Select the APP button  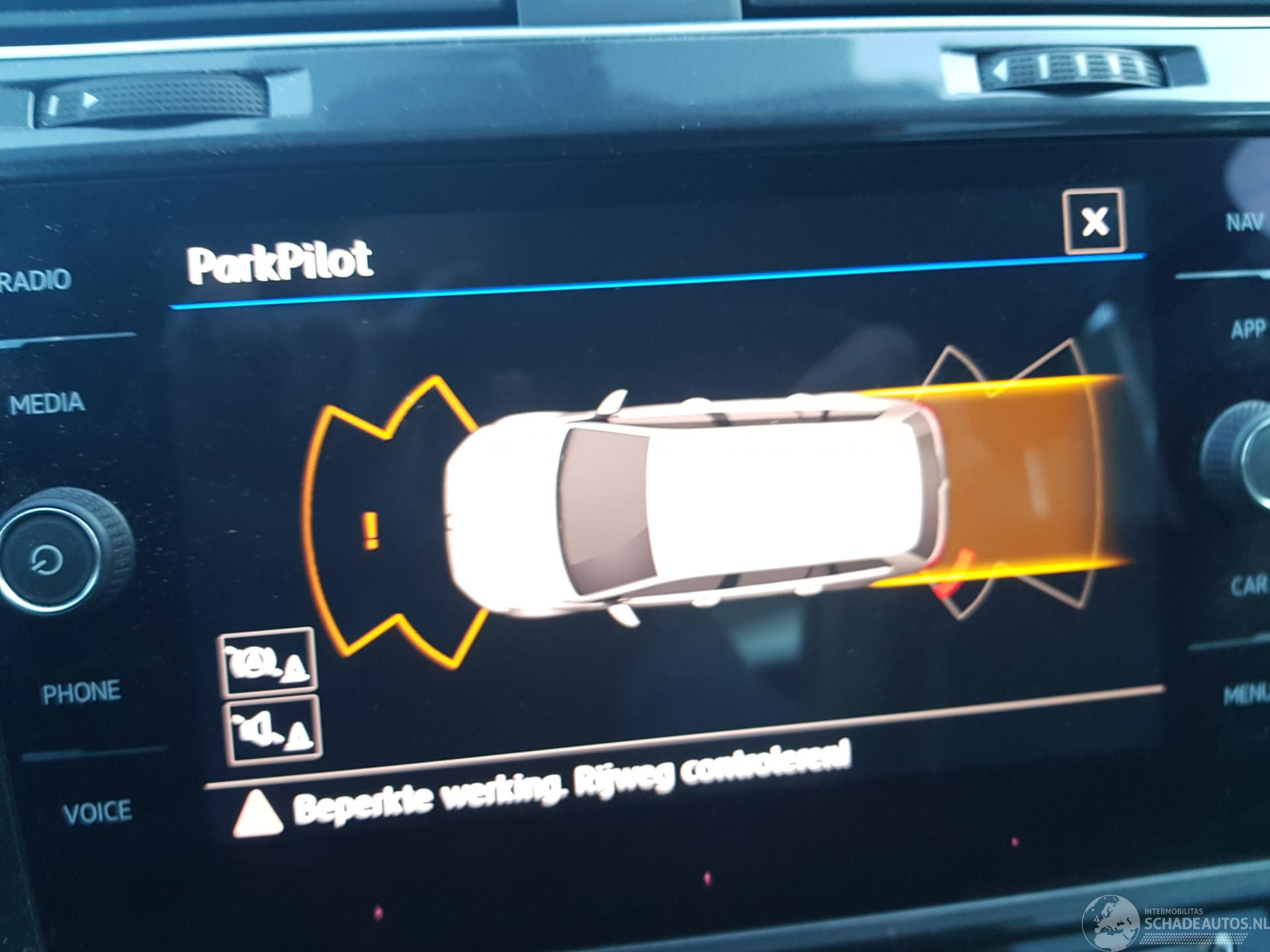1247,329
